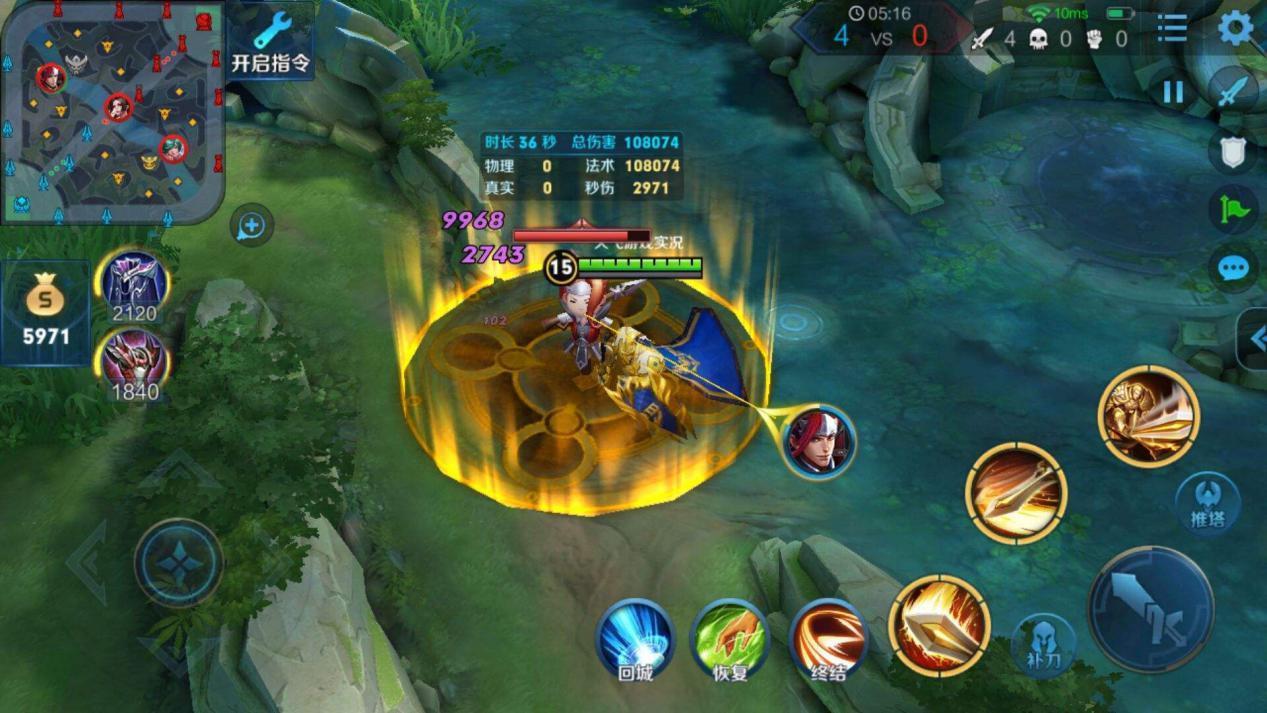Select the shield defend signal icon
The height and width of the screenshot is (713, 1267).
coord(1234,152)
